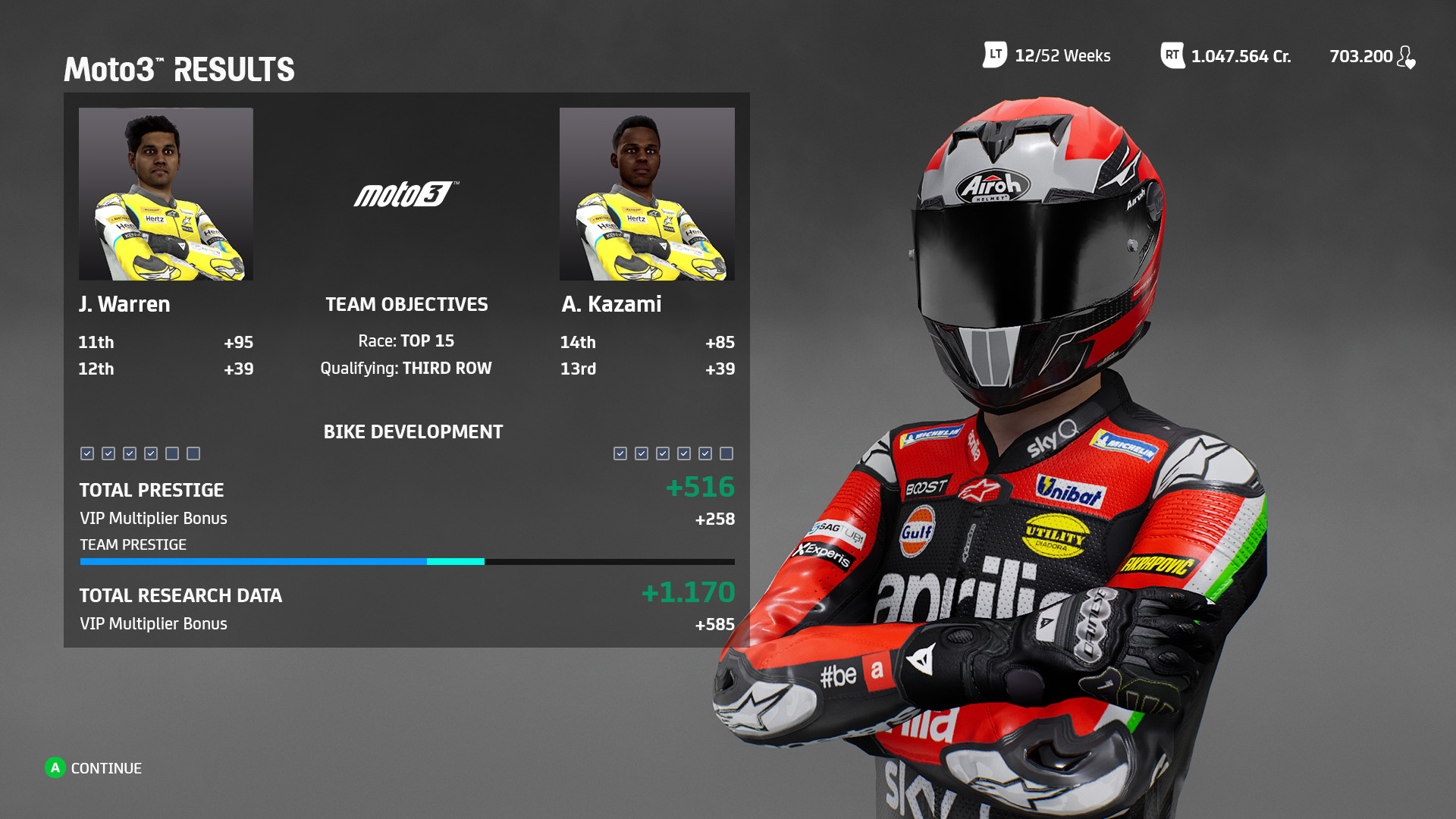1456x819 pixels.
Task: Check the fifth bike development box under Warren
Action: (171, 453)
